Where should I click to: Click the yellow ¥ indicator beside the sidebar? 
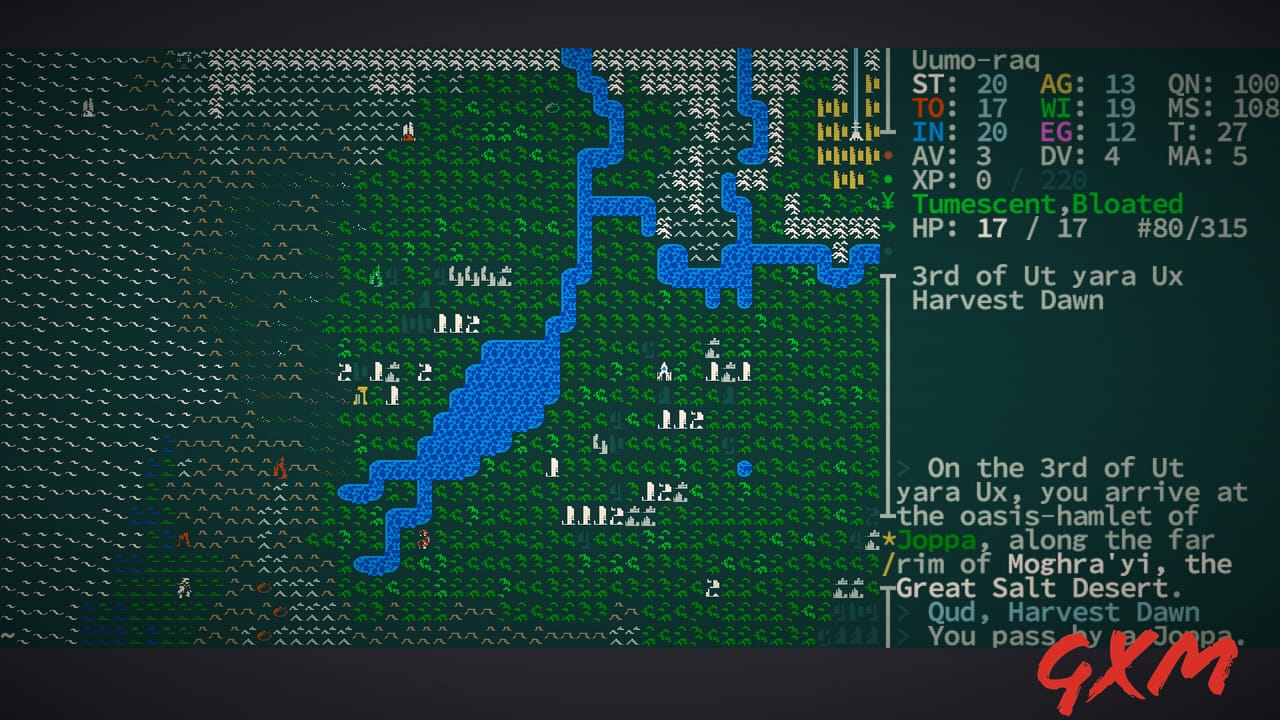pyautogui.click(x=889, y=203)
